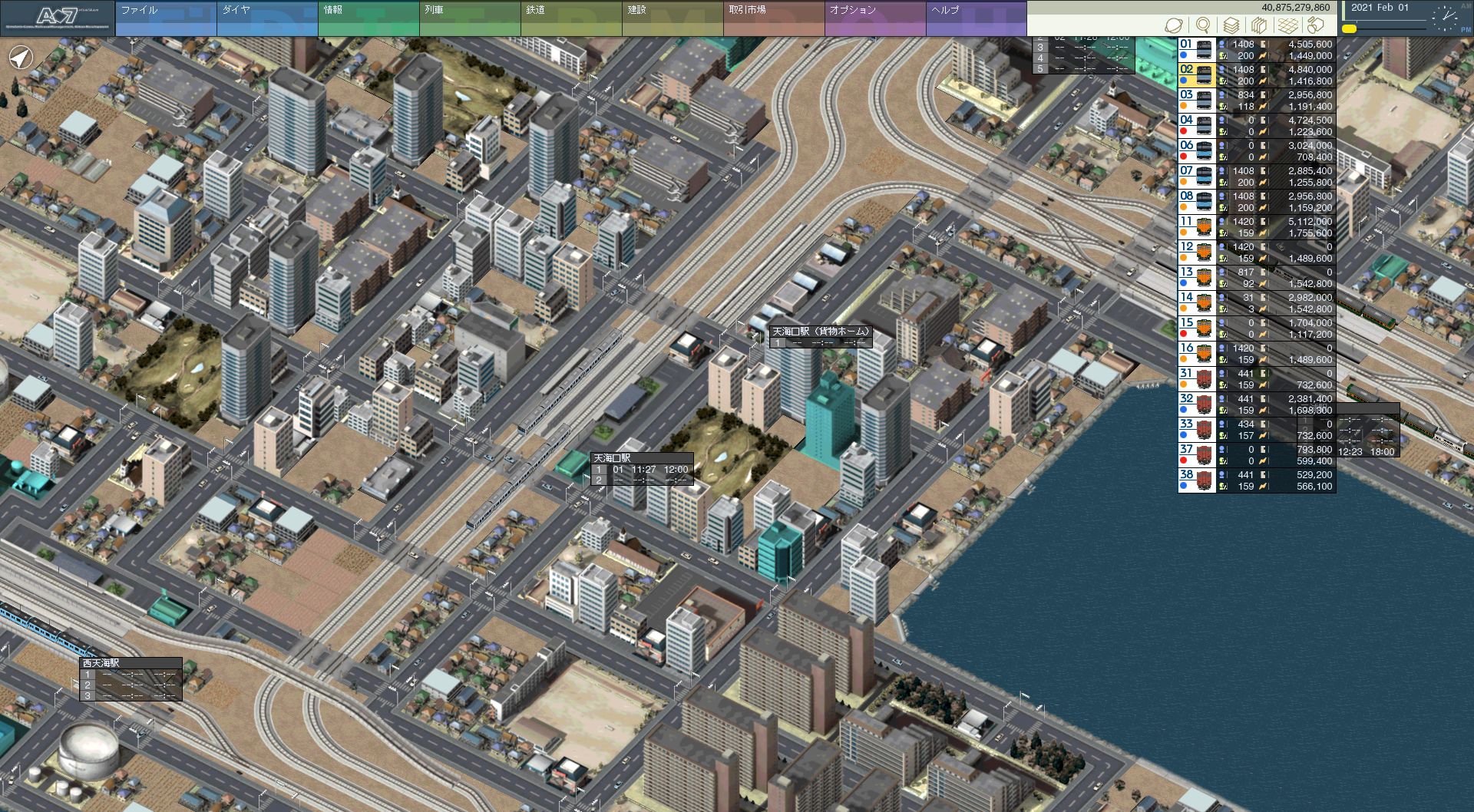Click the grid map icon

1288,25
